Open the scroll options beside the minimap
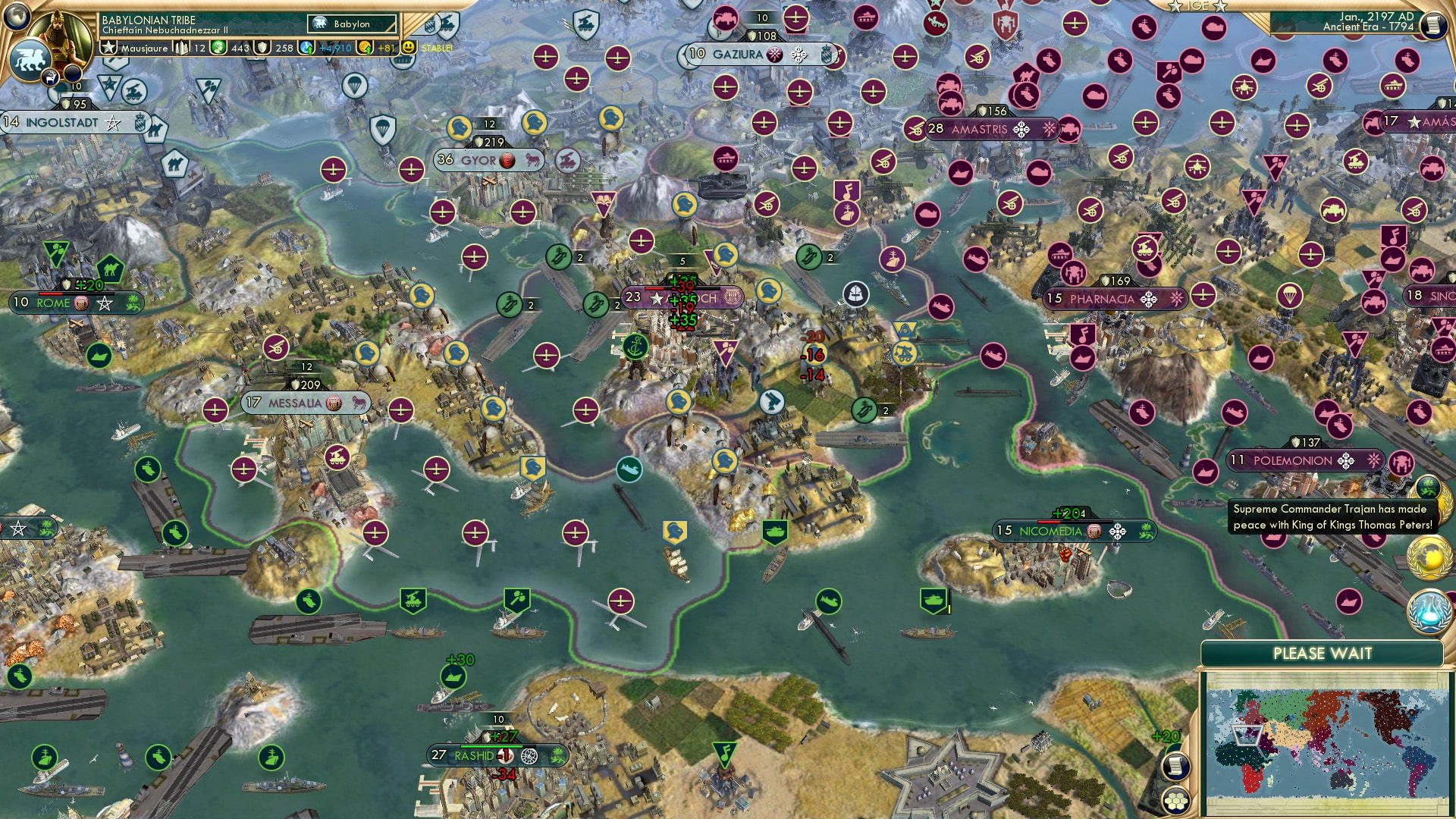The image size is (1456, 819). (1175, 767)
